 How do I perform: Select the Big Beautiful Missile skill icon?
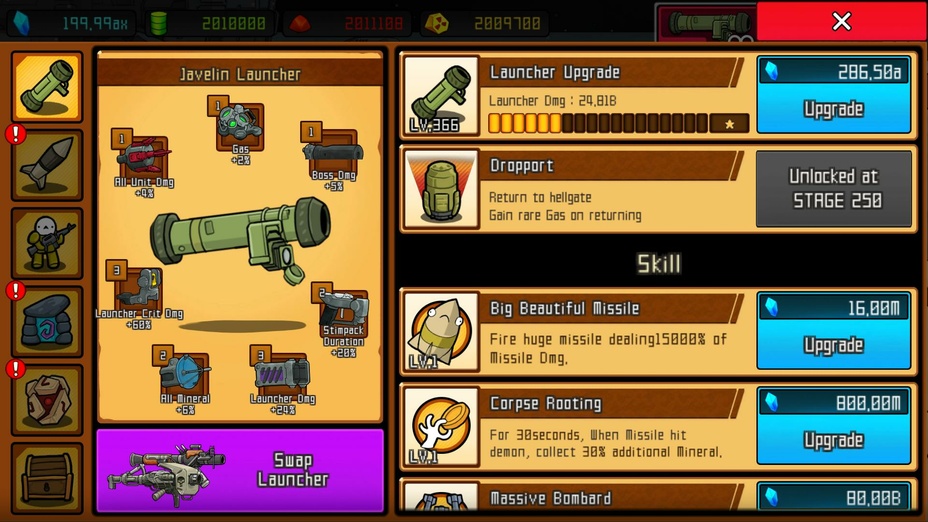pyautogui.click(x=441, y=331)
